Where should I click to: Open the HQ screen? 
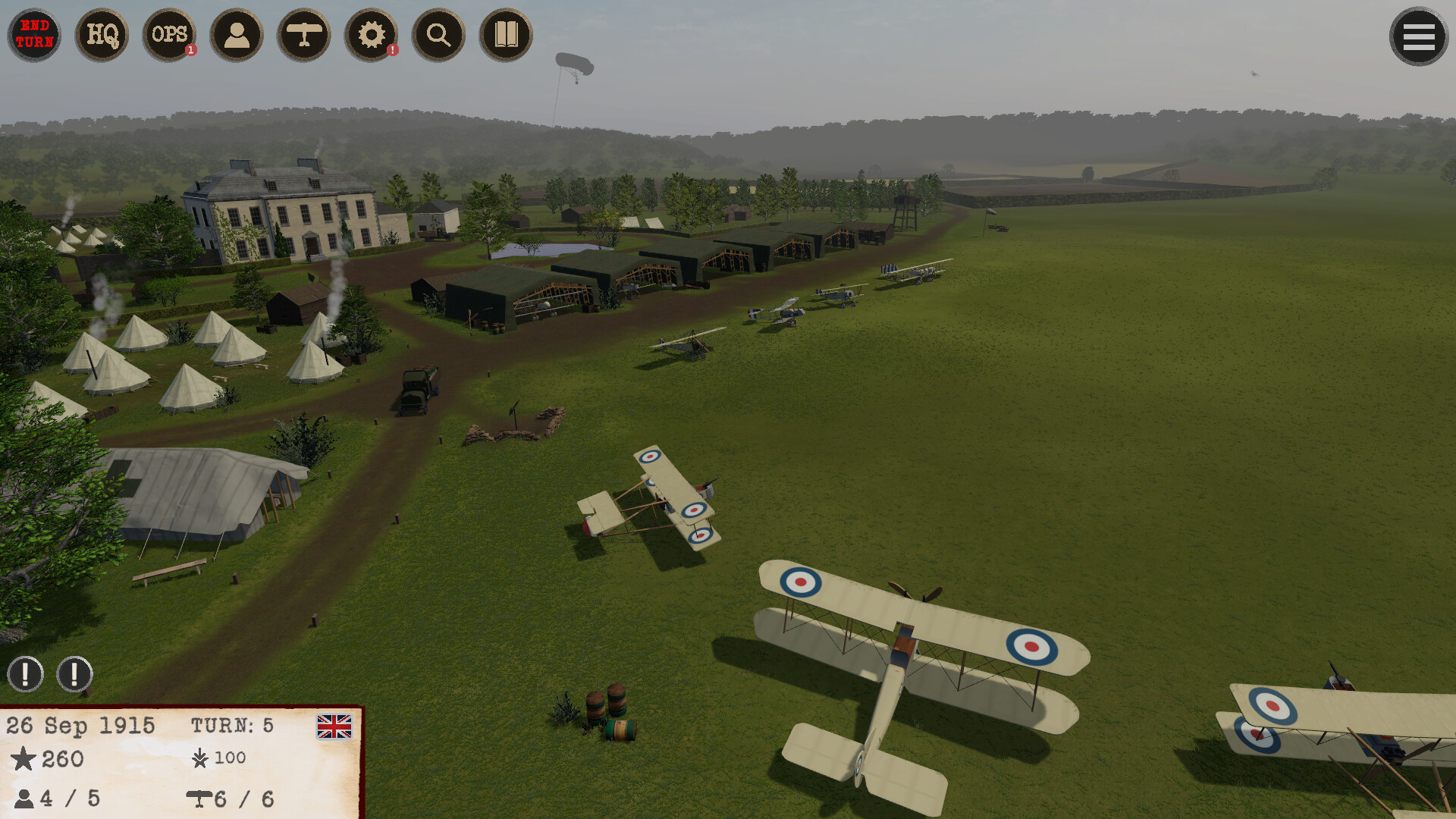coord(102,35)
